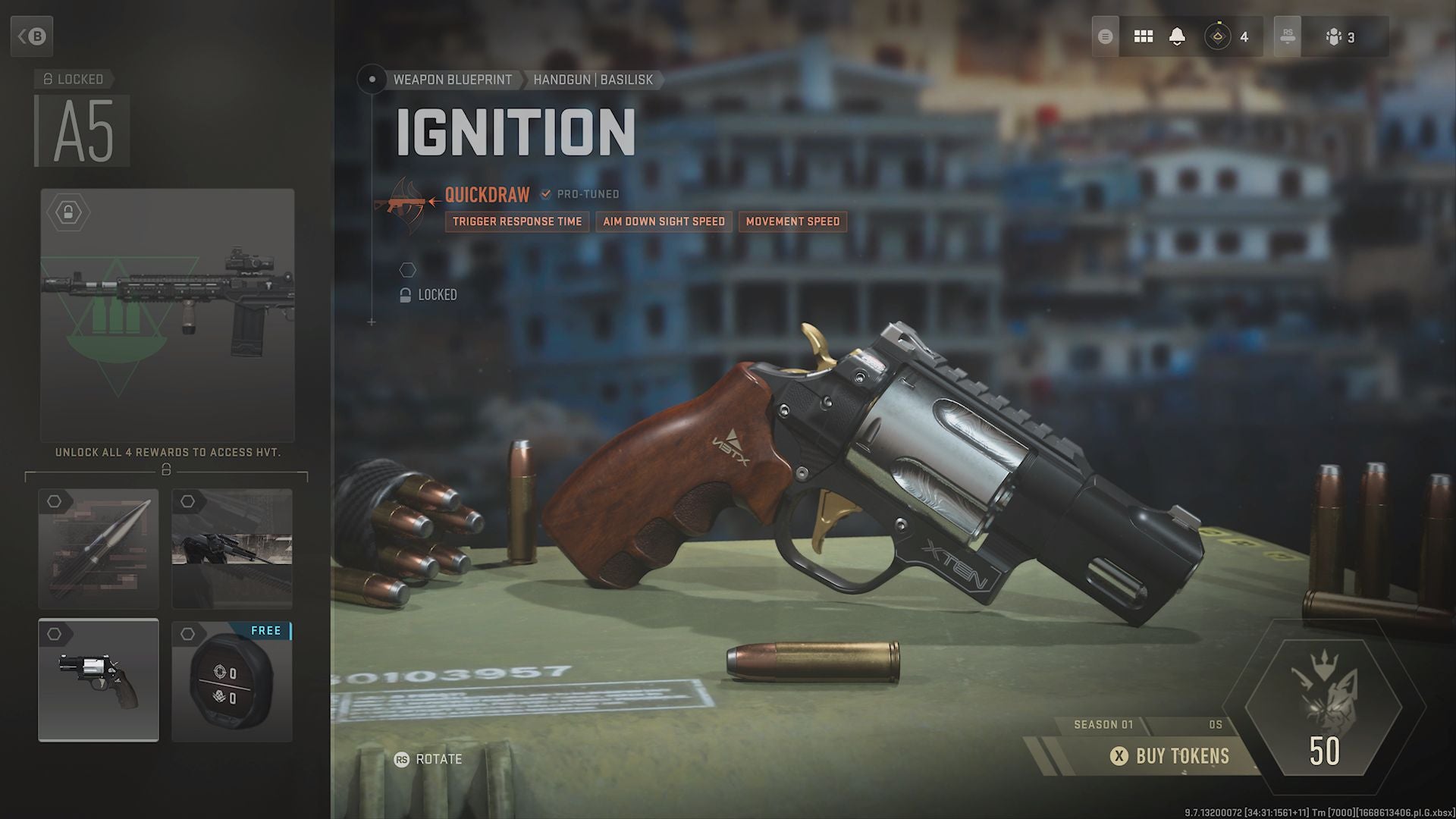1456x819 pixels.
Task: Select the sniper scene calling card tile
Action: (x=232, y=549)
